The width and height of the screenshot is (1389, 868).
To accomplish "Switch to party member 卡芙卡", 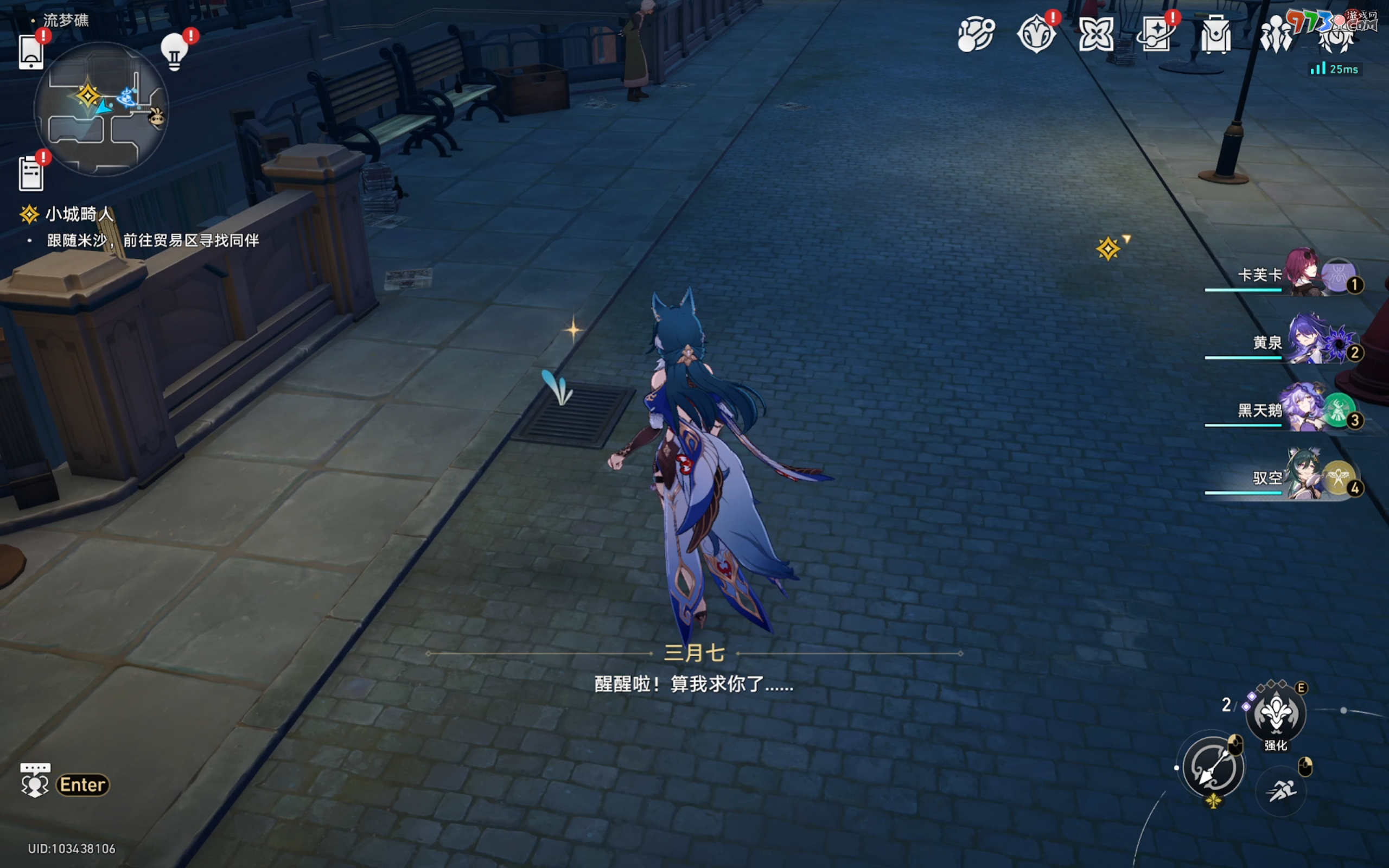I will point(1303,274).
